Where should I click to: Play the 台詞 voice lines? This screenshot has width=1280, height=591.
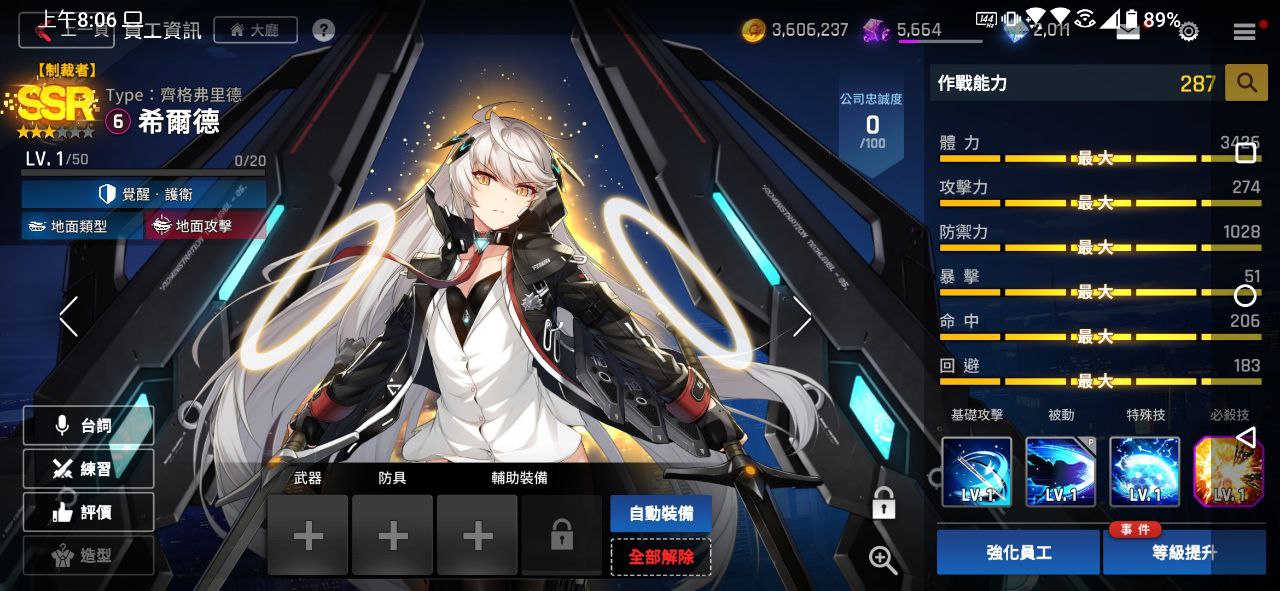click(x=88, y=425)
